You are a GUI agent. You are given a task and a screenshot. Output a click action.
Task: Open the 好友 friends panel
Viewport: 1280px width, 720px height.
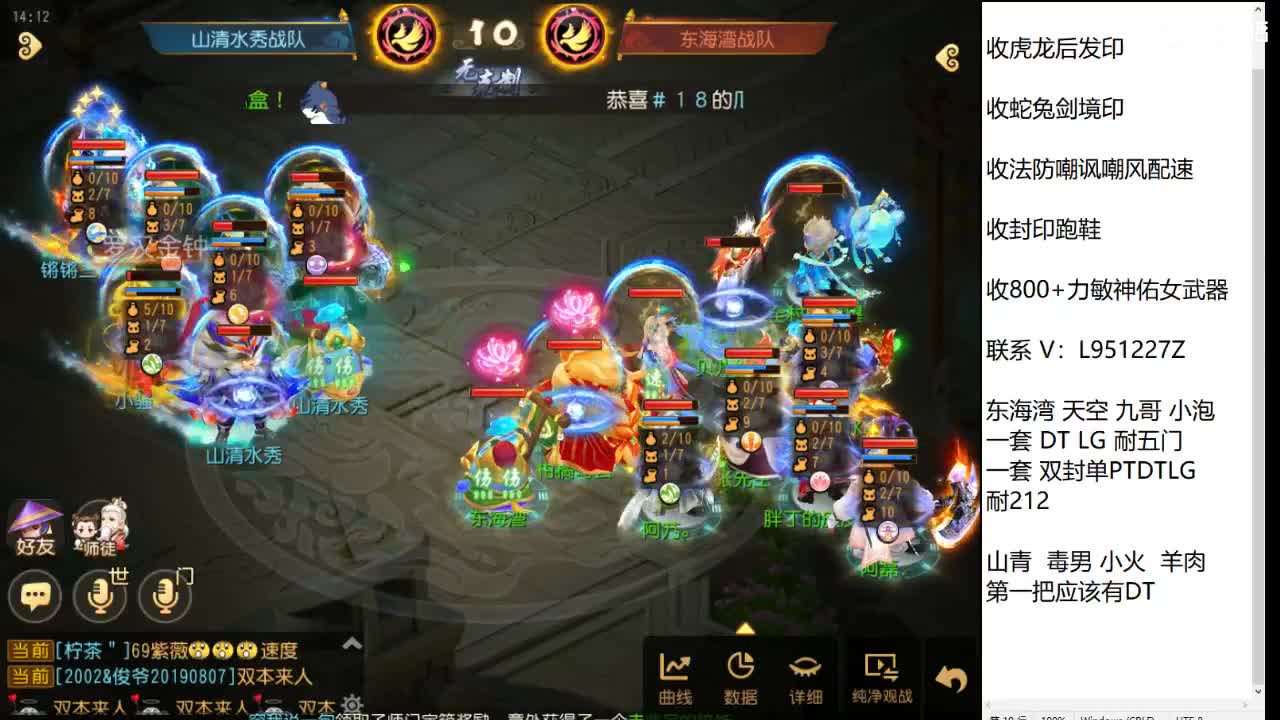tap(34, 530)
